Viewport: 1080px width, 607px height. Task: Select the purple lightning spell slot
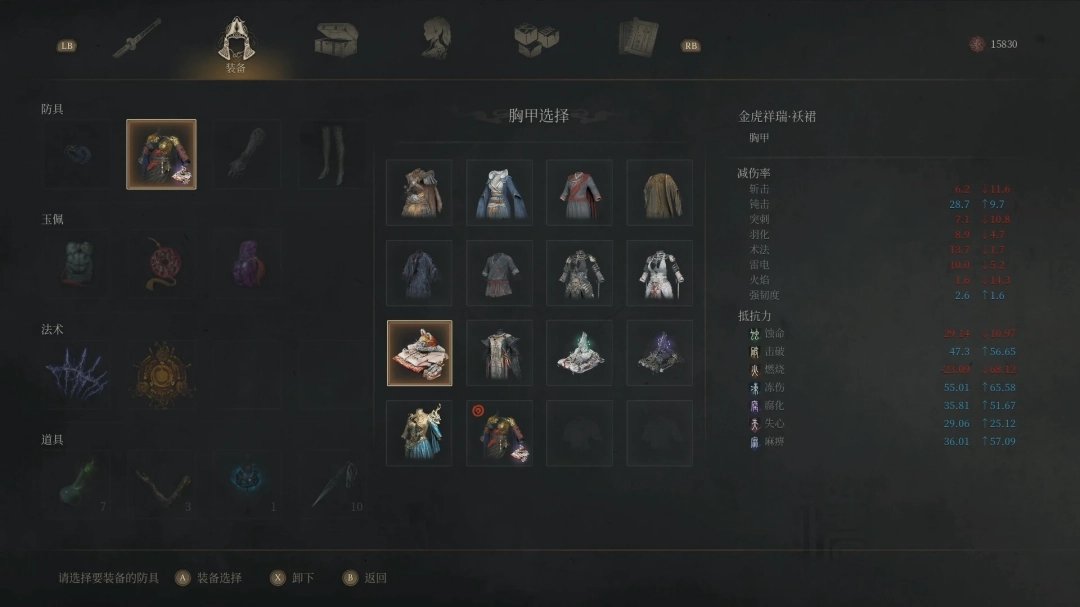(x=76, y=375)
